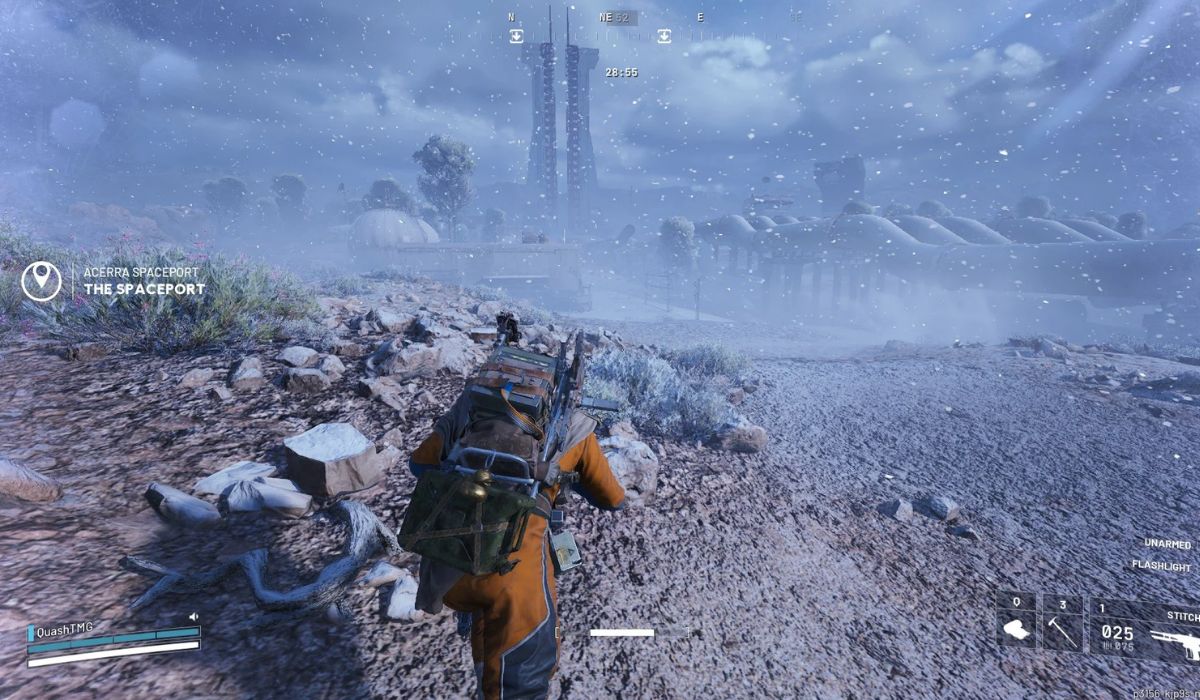Image resolution: width=1200 pixels, height=700 pixels.
Task: Click the compass extraction marker under N
Action: (x=516, y=36)
